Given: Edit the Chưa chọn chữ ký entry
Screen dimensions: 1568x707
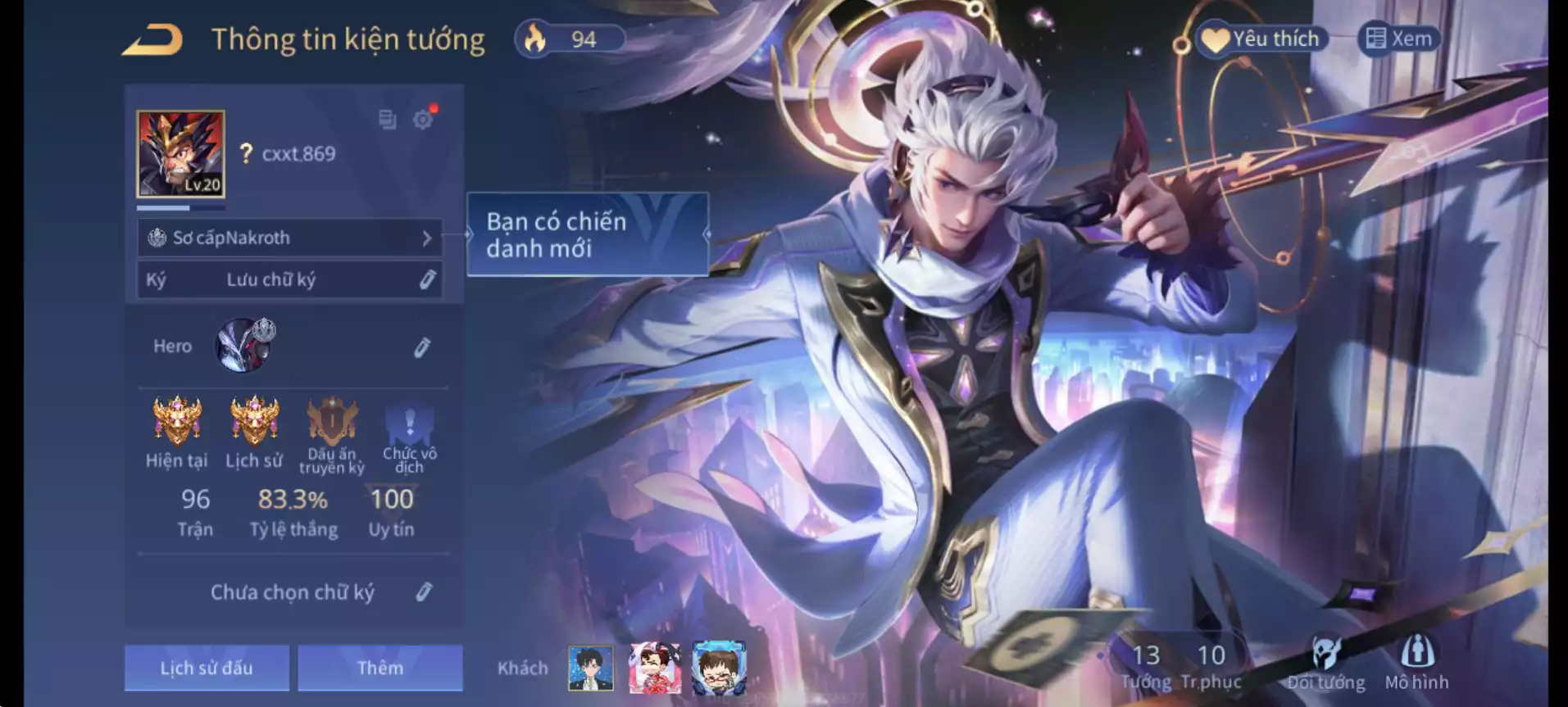Looking at the screenshot, I should click(x=424, y=592).
